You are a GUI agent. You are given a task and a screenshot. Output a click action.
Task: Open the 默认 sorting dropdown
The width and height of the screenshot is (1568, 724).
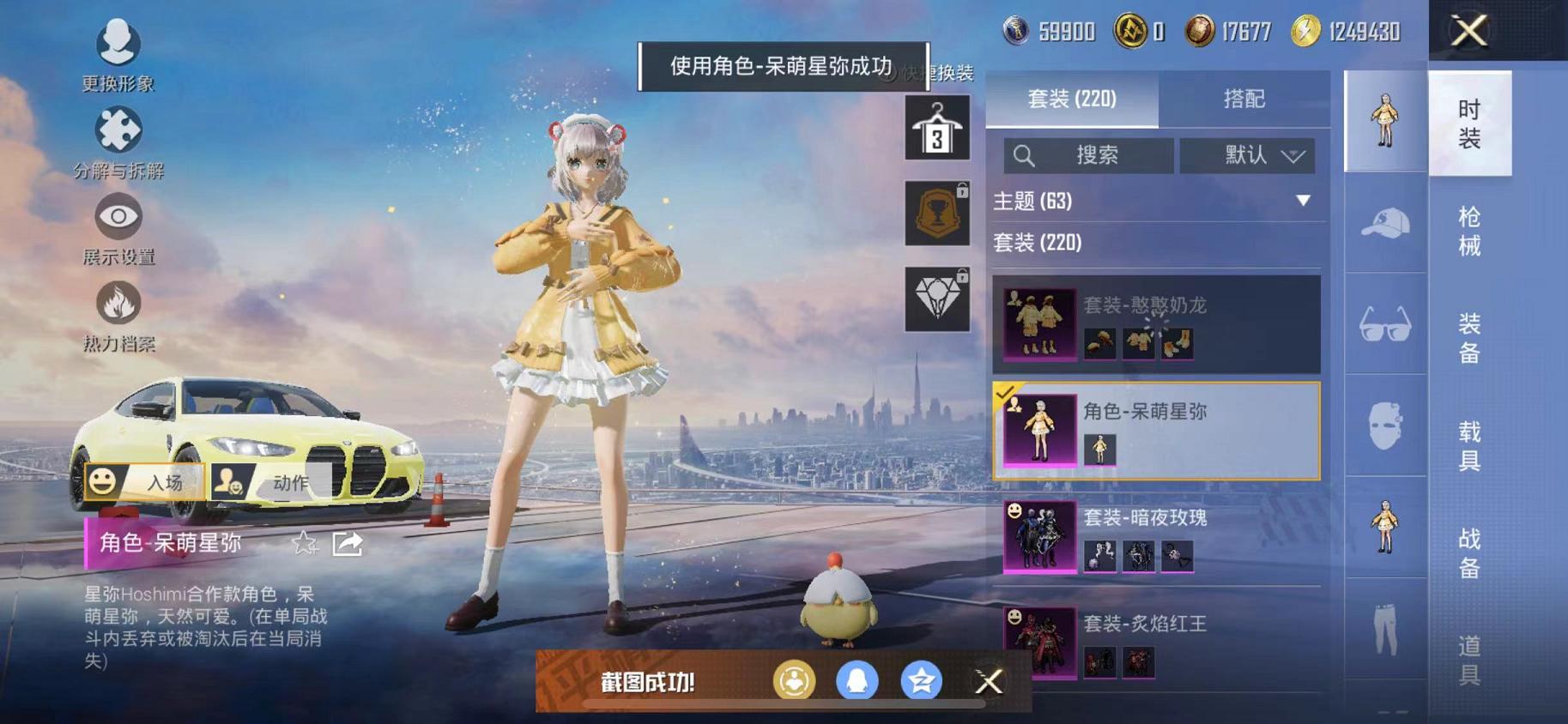(1246, 156)
